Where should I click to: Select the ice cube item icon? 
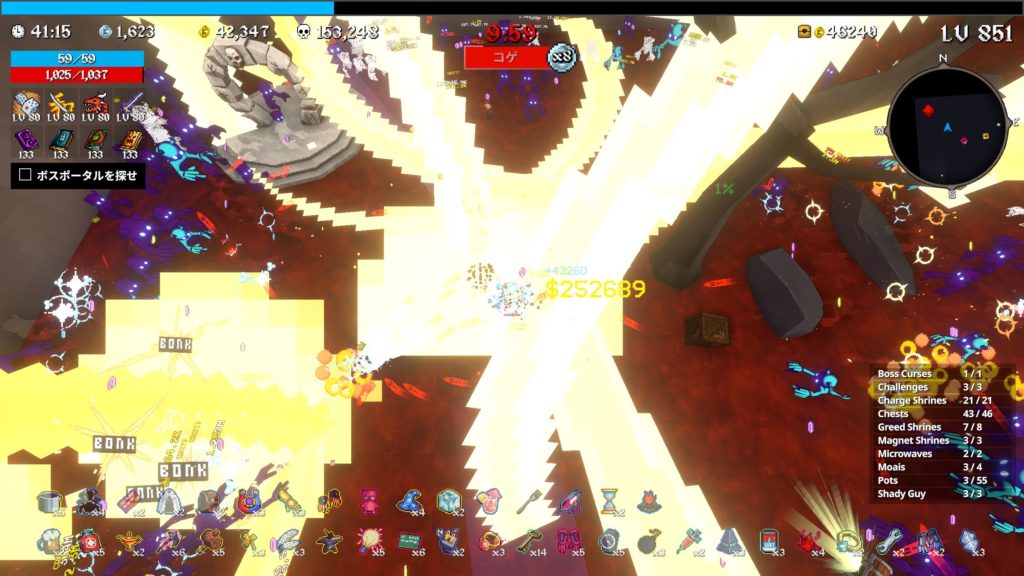449,501
